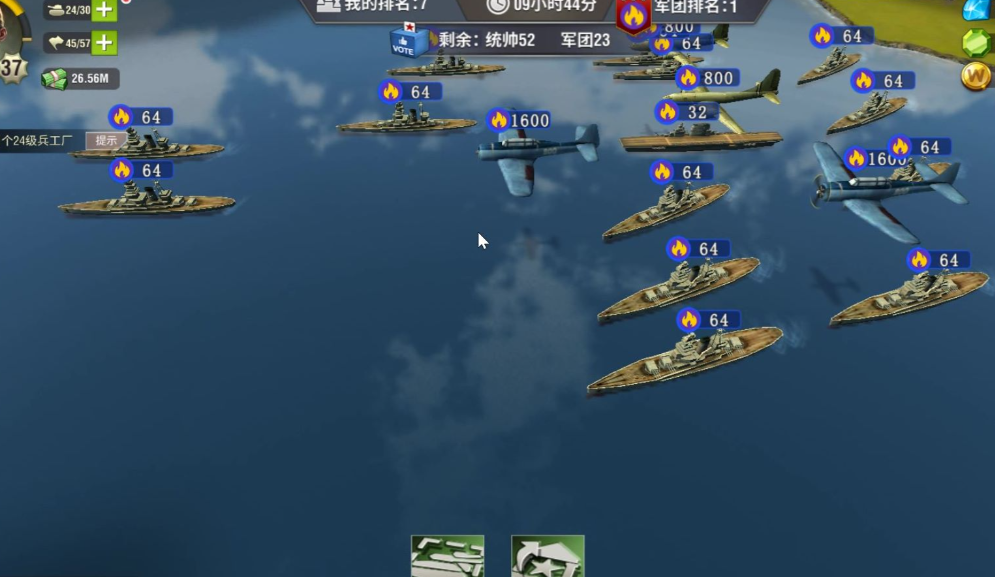Click the gold W coin icon
Image resolution: width=995 pixels, height=577 pixels.
tap(976, 76)
